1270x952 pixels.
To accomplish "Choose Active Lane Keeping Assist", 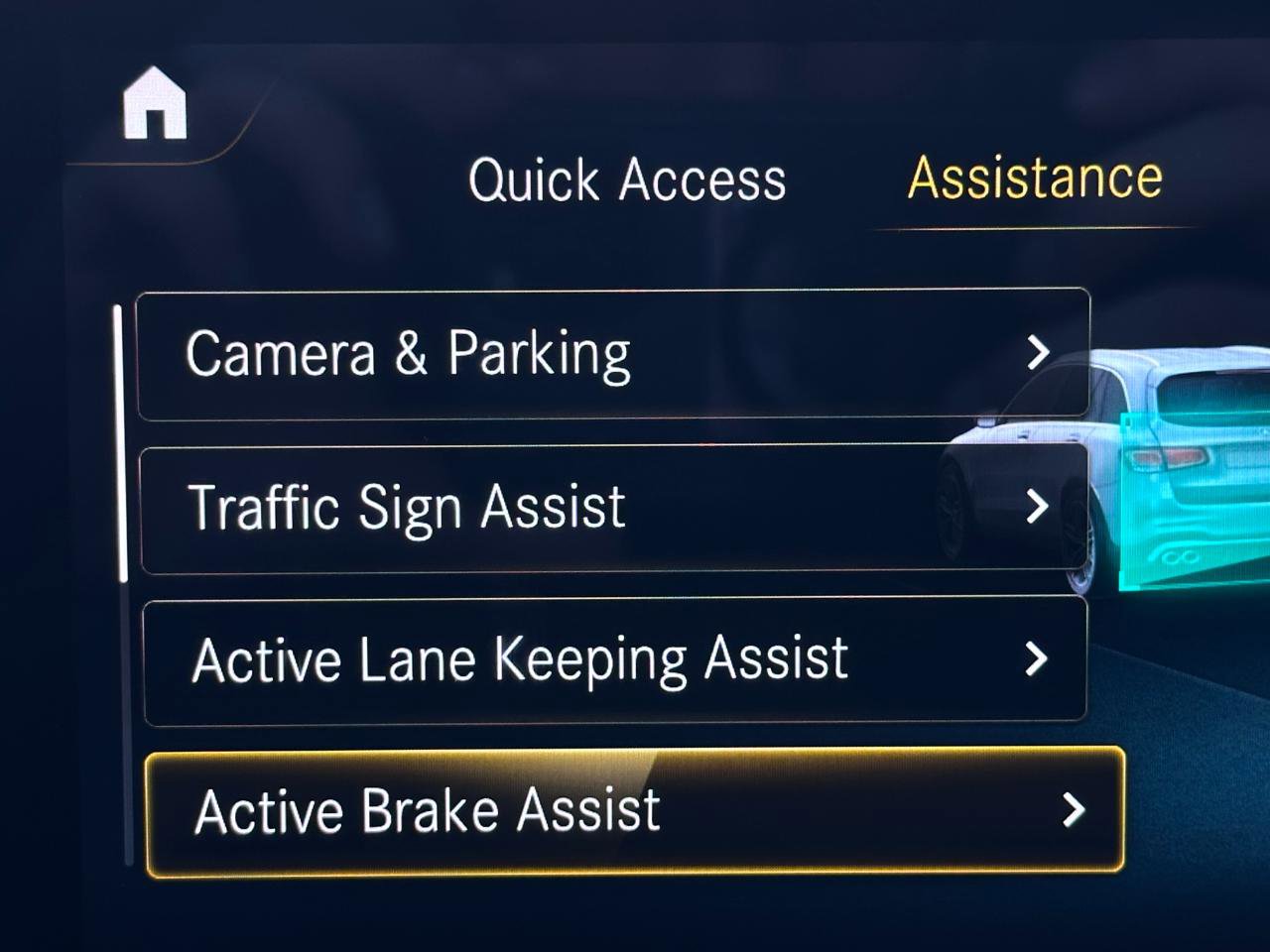I will coord(615,660).
